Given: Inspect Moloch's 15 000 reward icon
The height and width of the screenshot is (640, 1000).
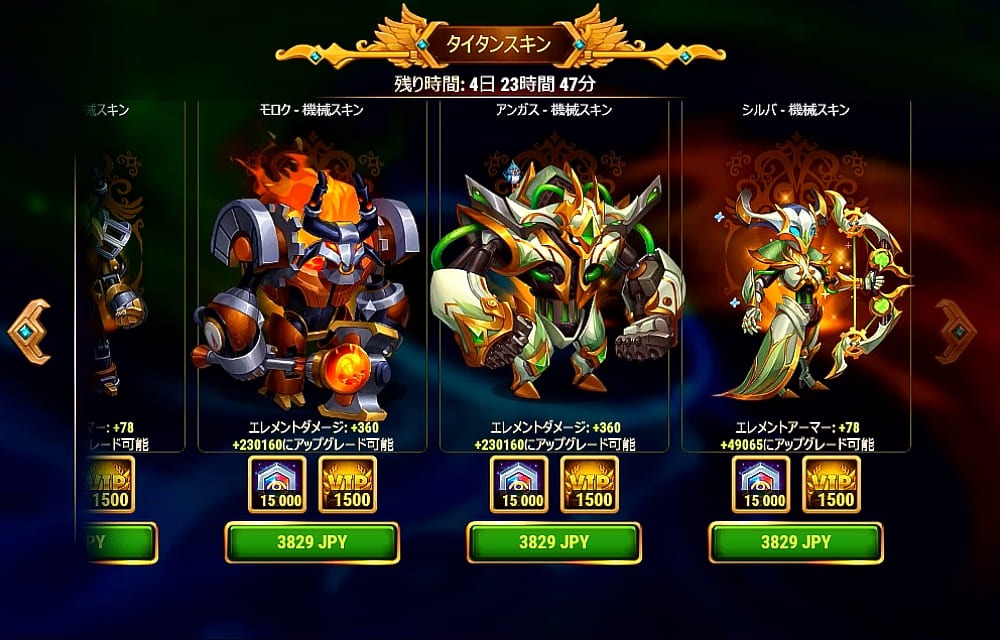Looking at the screenshot, I should [277, 485].
